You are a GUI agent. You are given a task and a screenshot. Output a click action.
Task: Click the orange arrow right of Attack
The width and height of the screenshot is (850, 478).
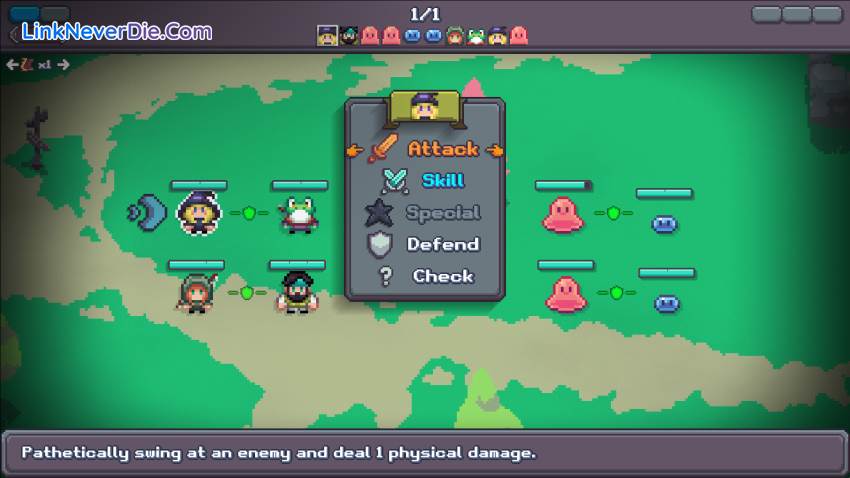(x=495, y=150)
